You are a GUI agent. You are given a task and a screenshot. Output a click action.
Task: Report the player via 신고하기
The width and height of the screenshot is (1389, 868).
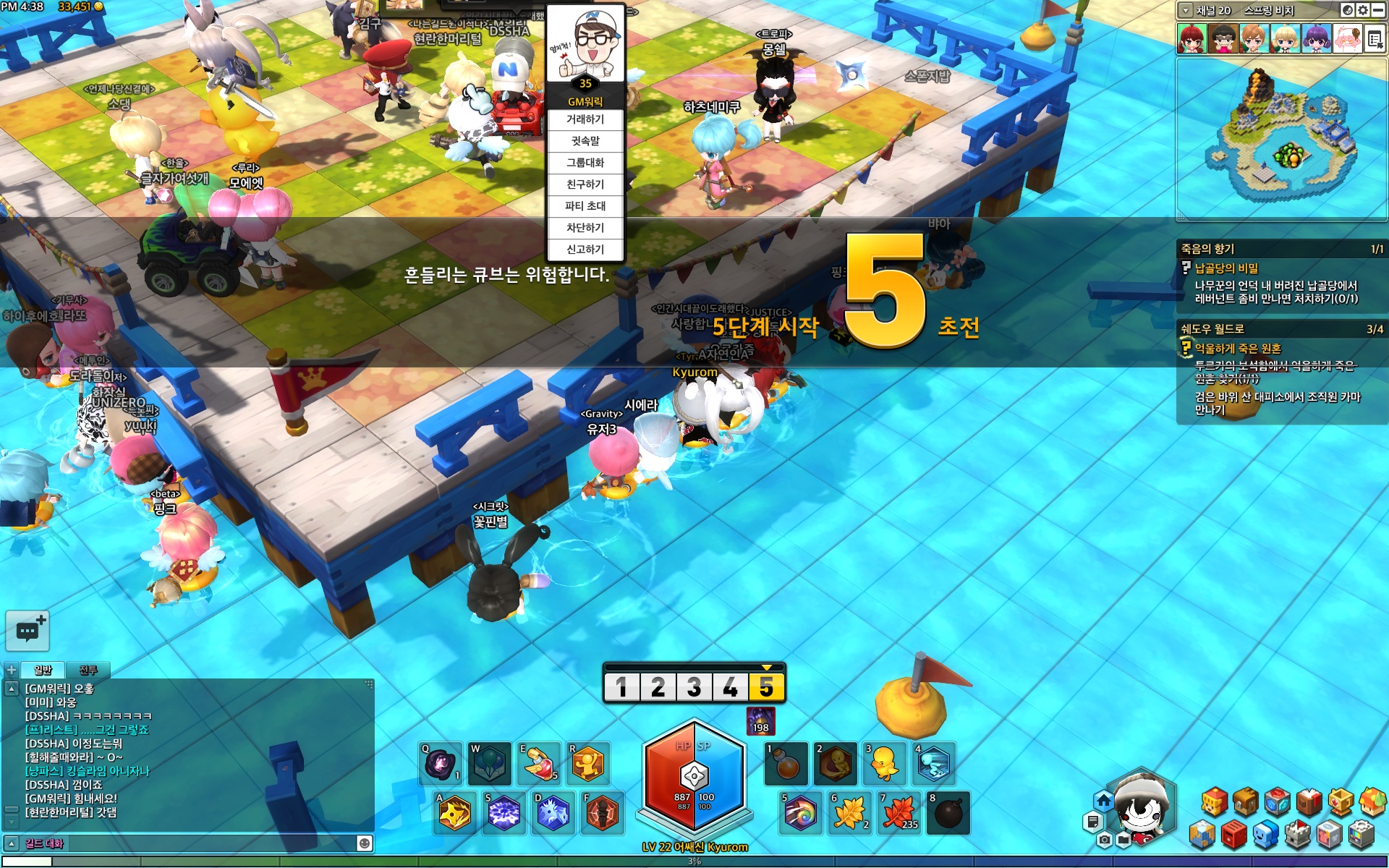tap(585, 250)
